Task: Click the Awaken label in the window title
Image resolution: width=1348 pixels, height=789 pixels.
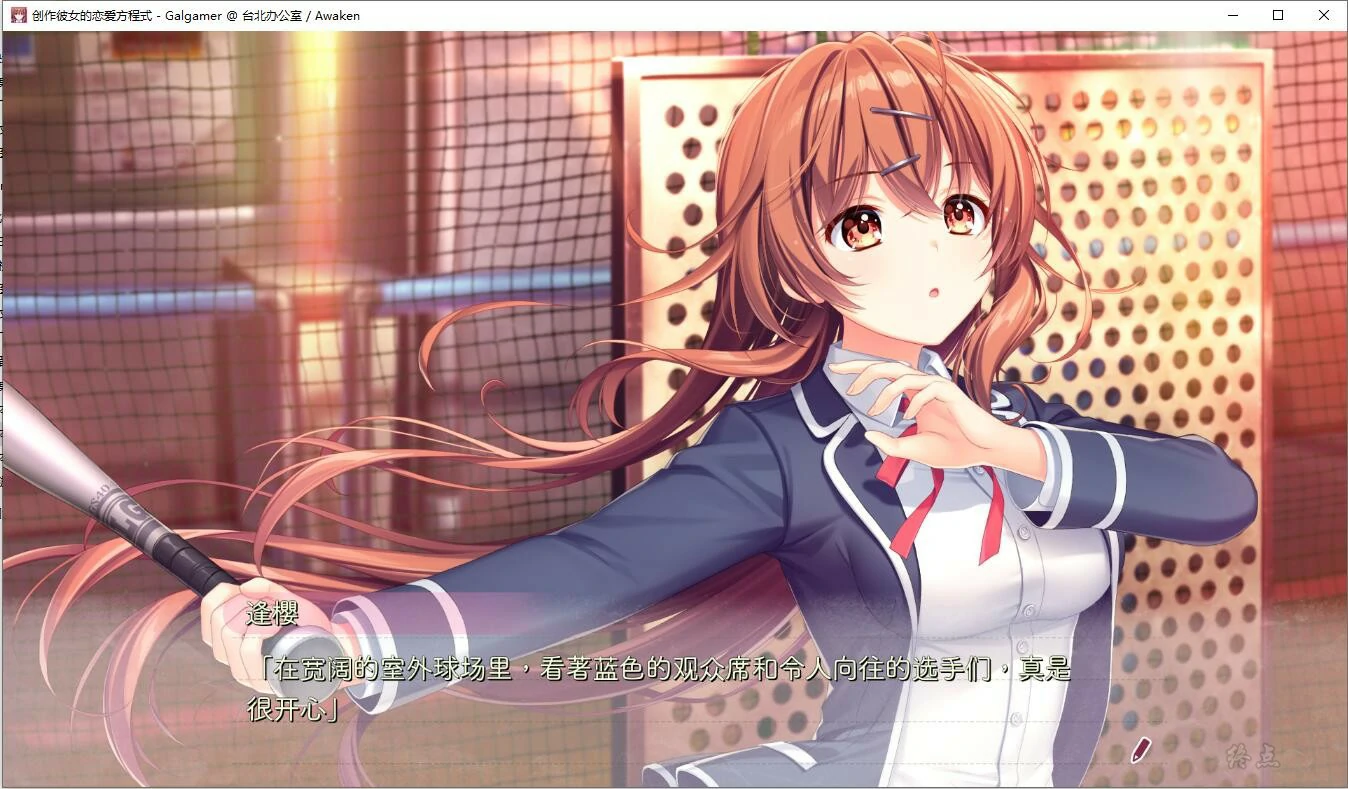Action: (x=336, y=15)
